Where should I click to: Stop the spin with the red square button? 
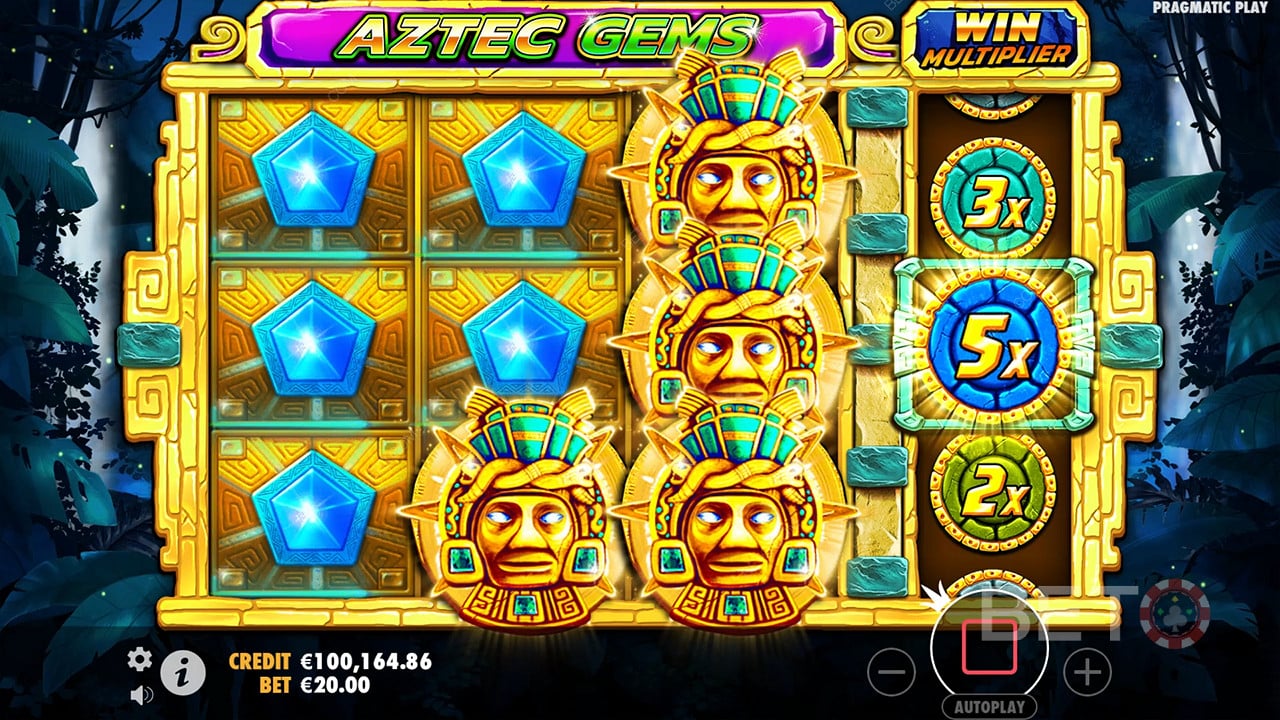pos(989,645)
